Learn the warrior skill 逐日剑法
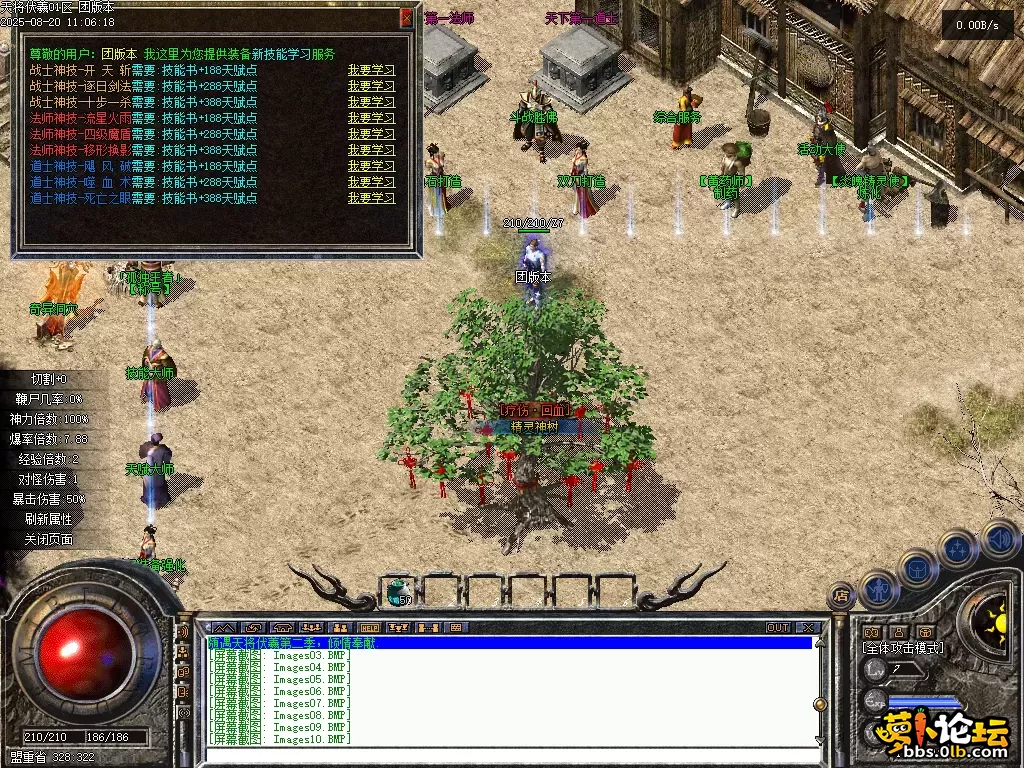Screen dimensions: 1024x768 (371, 86)
